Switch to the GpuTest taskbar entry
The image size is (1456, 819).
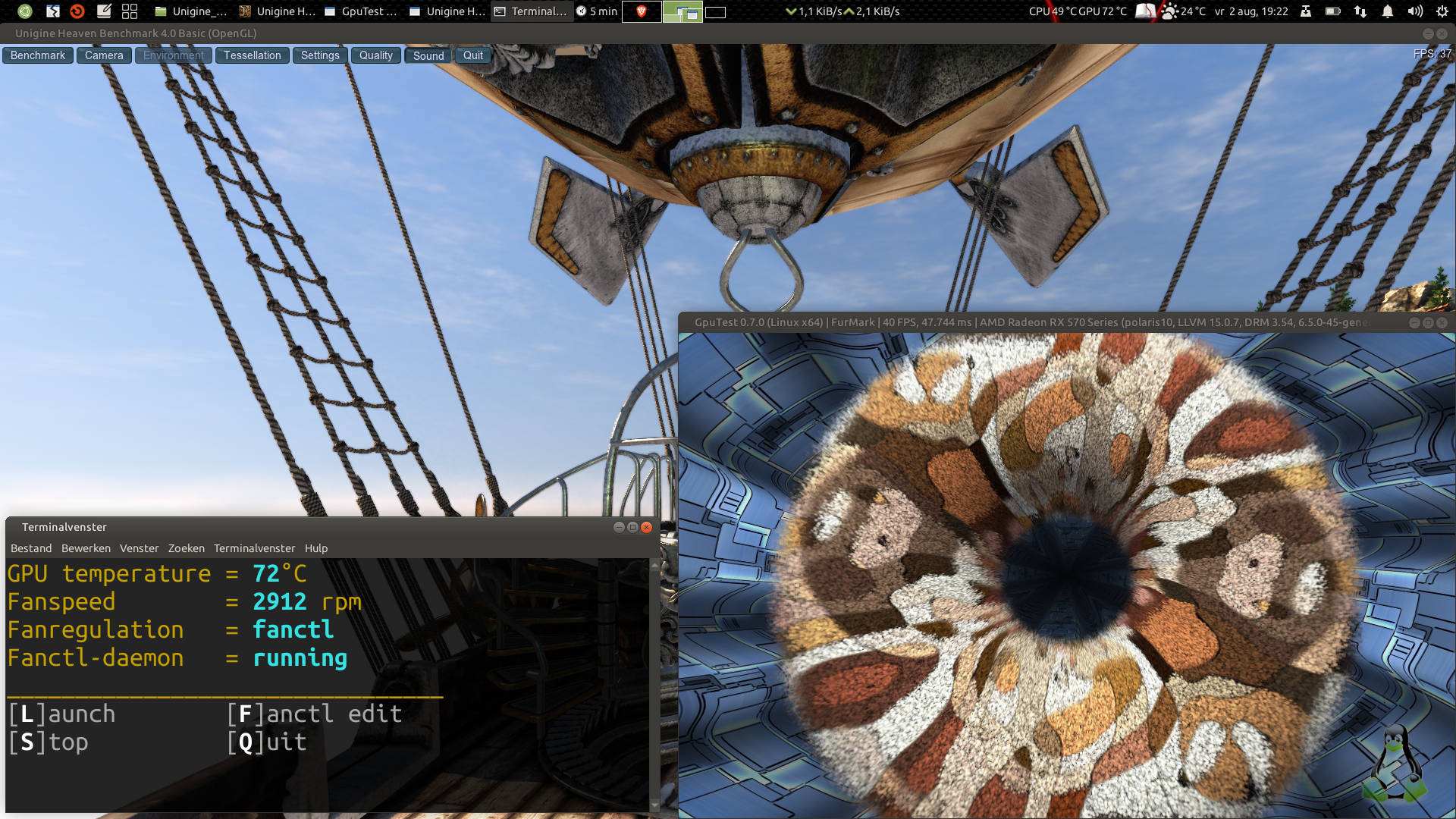tap(361, 11)
